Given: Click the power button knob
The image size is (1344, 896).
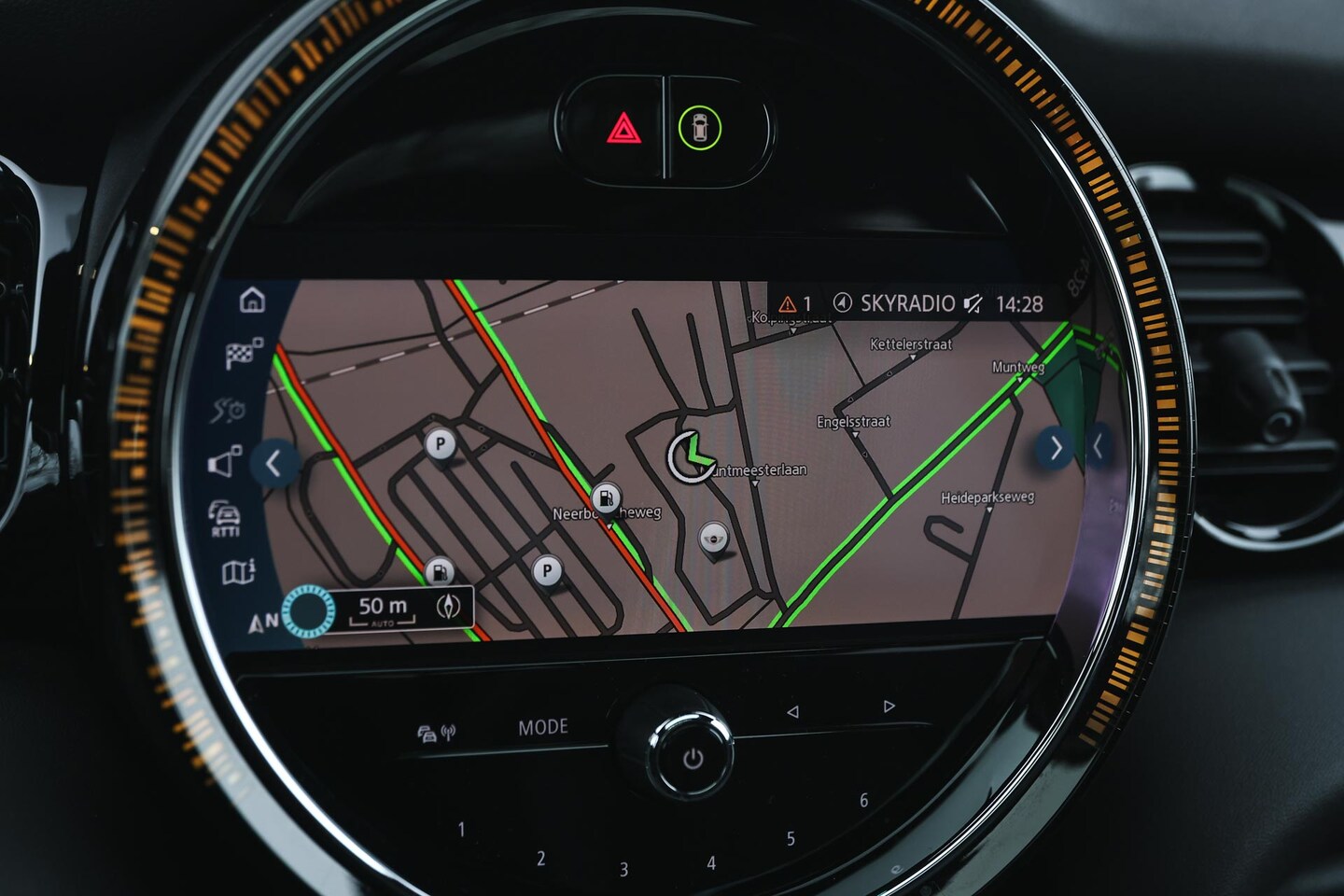Looking at the screenshot, I should point(693,759).
